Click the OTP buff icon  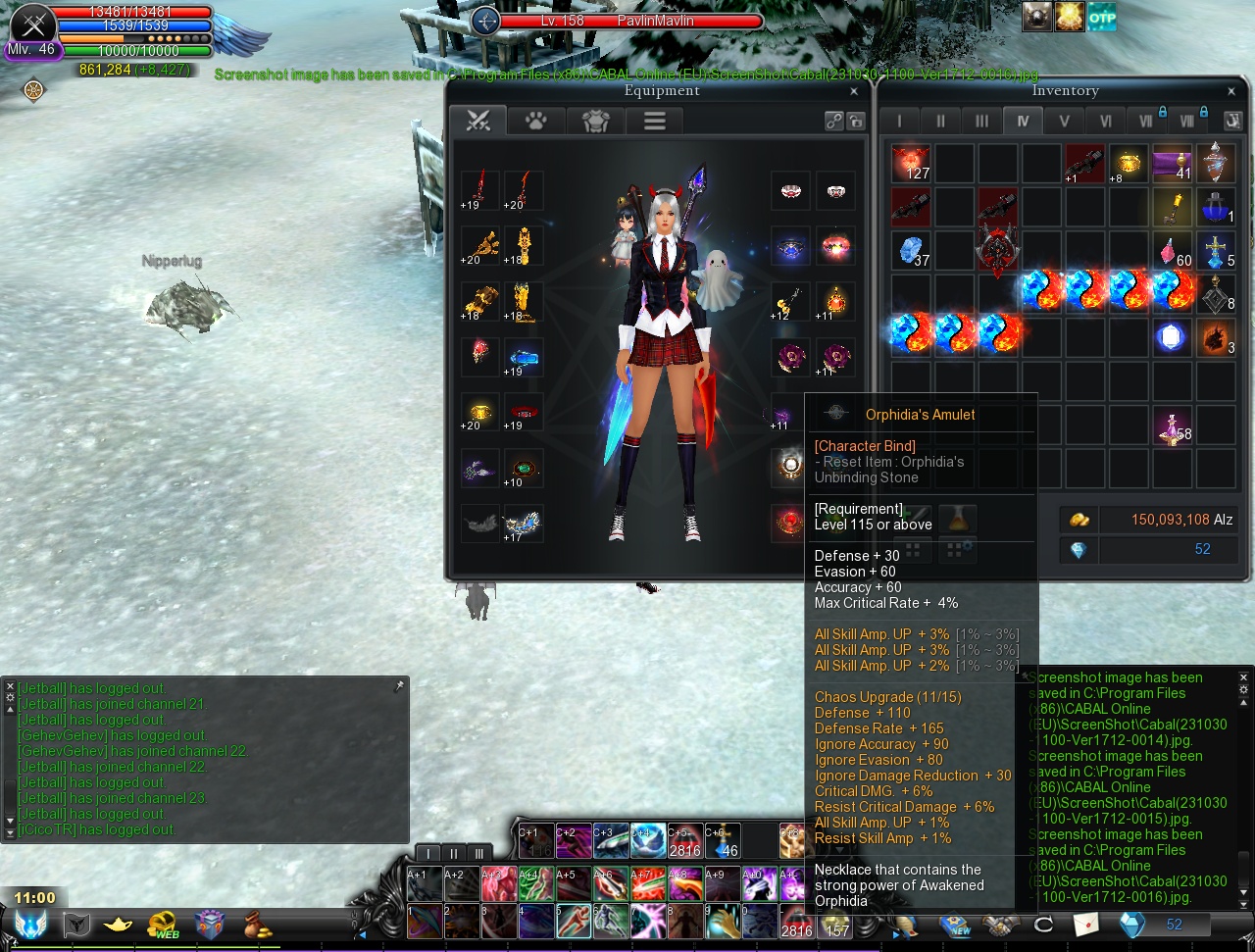click(1102, 17)
